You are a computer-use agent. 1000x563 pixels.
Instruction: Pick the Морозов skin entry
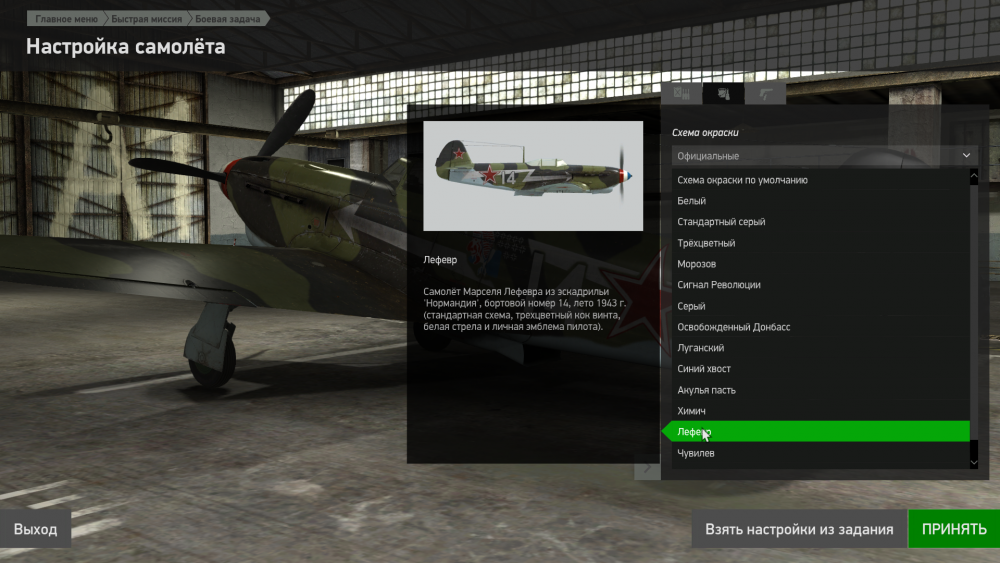point(697,264)
